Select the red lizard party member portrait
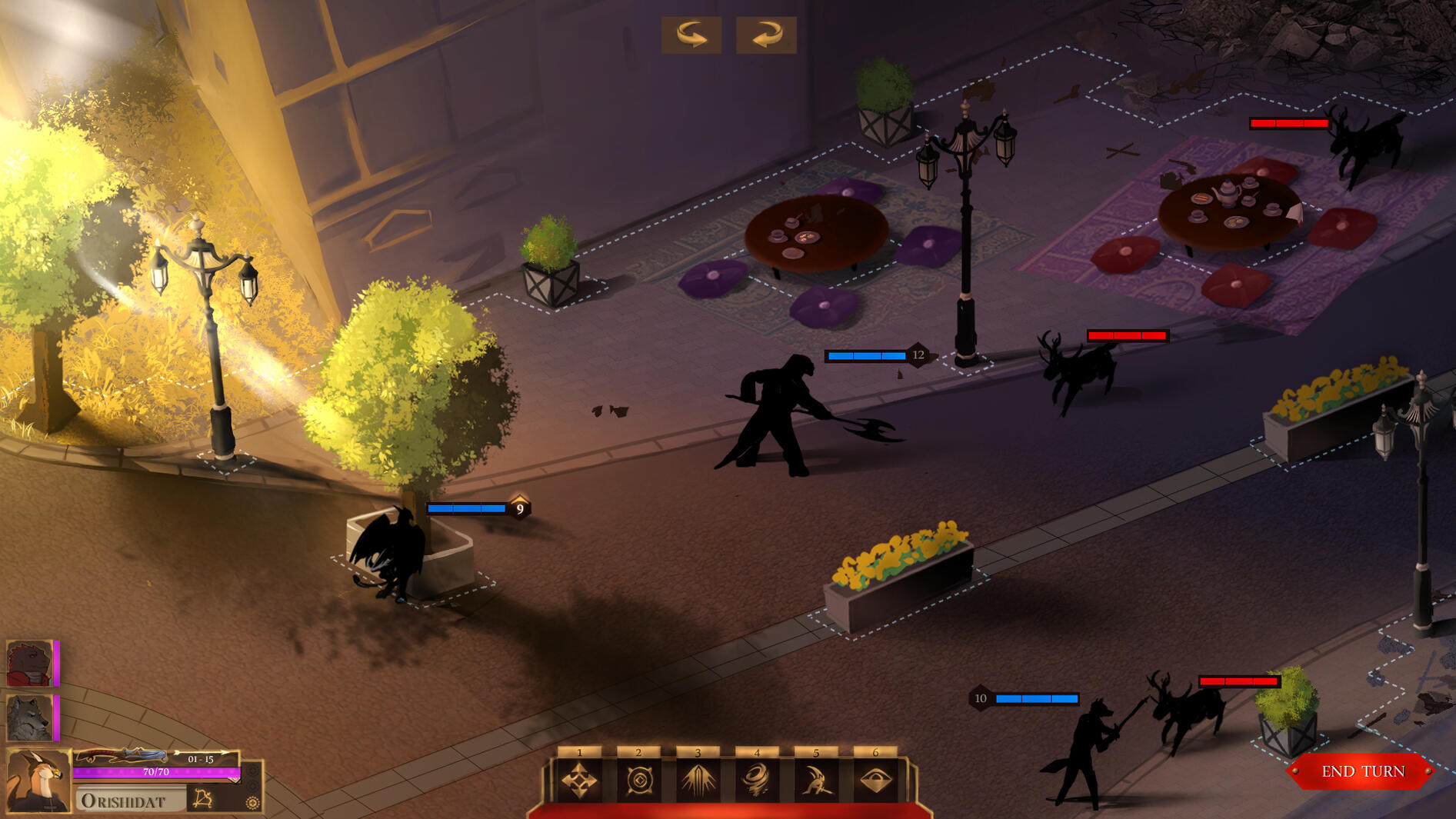 point(29,663)
